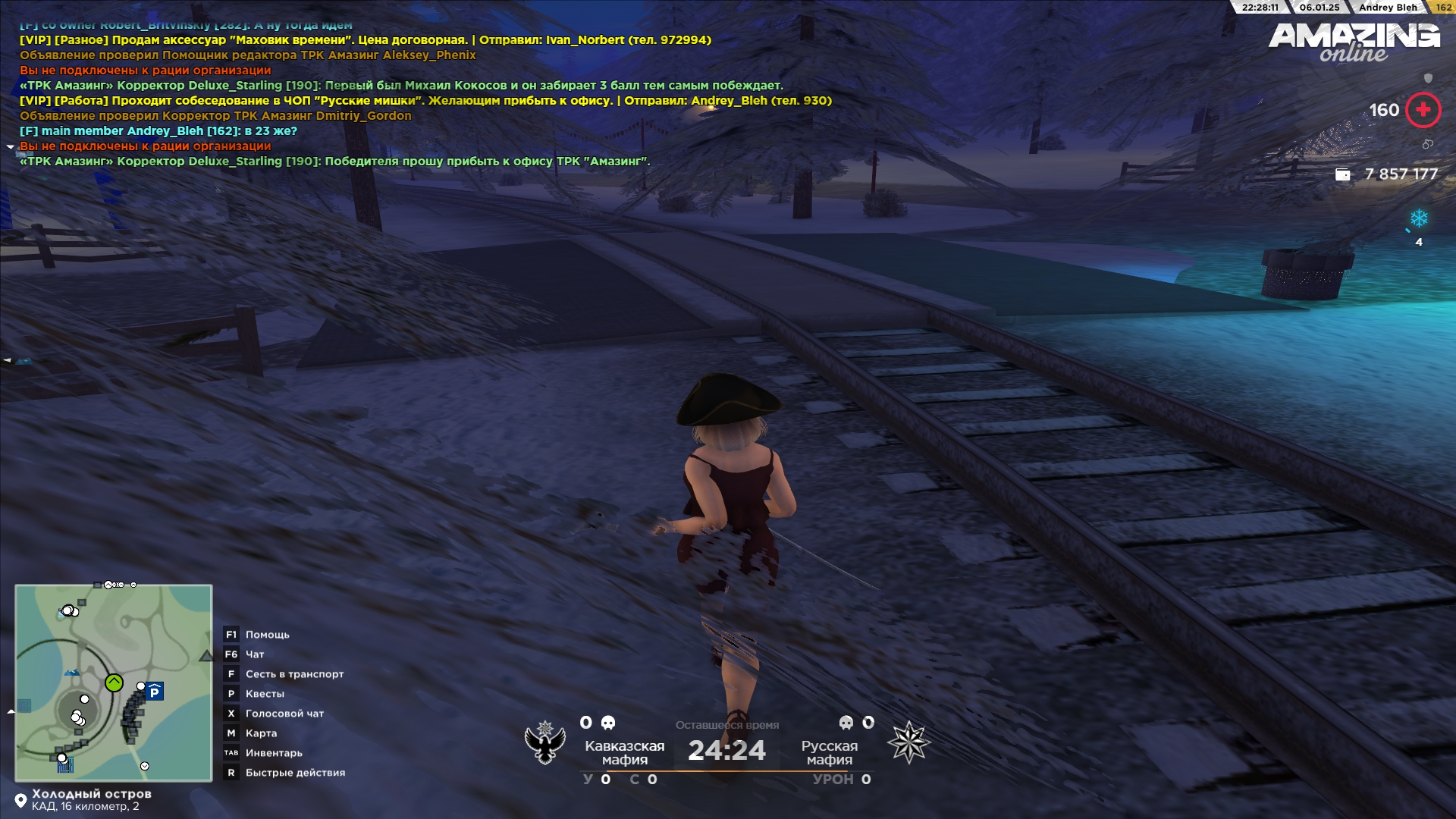Screen dimensions: 1456x819
Task: Open the minimap
Action: point(114,682)
